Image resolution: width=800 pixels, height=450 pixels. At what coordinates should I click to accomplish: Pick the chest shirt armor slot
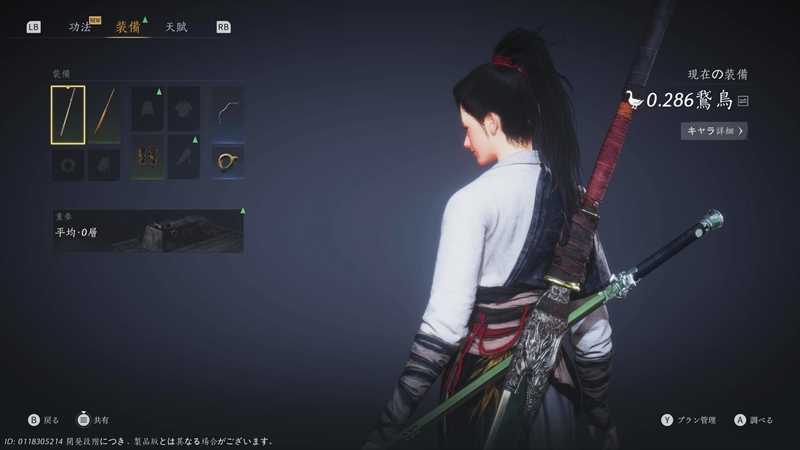(x=184, y=108)
